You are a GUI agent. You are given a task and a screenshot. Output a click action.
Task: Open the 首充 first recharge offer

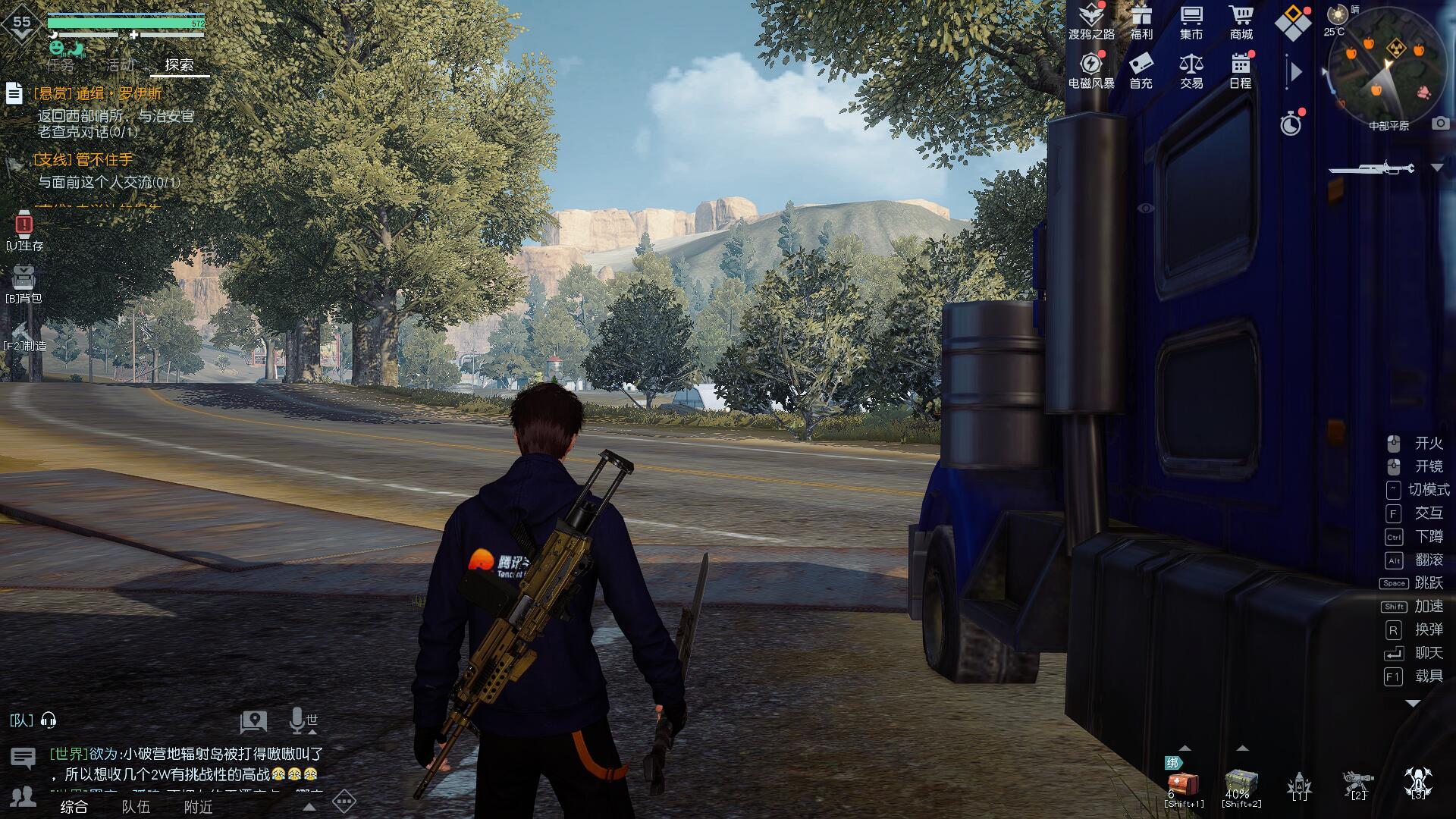[x=1141, y=70]
